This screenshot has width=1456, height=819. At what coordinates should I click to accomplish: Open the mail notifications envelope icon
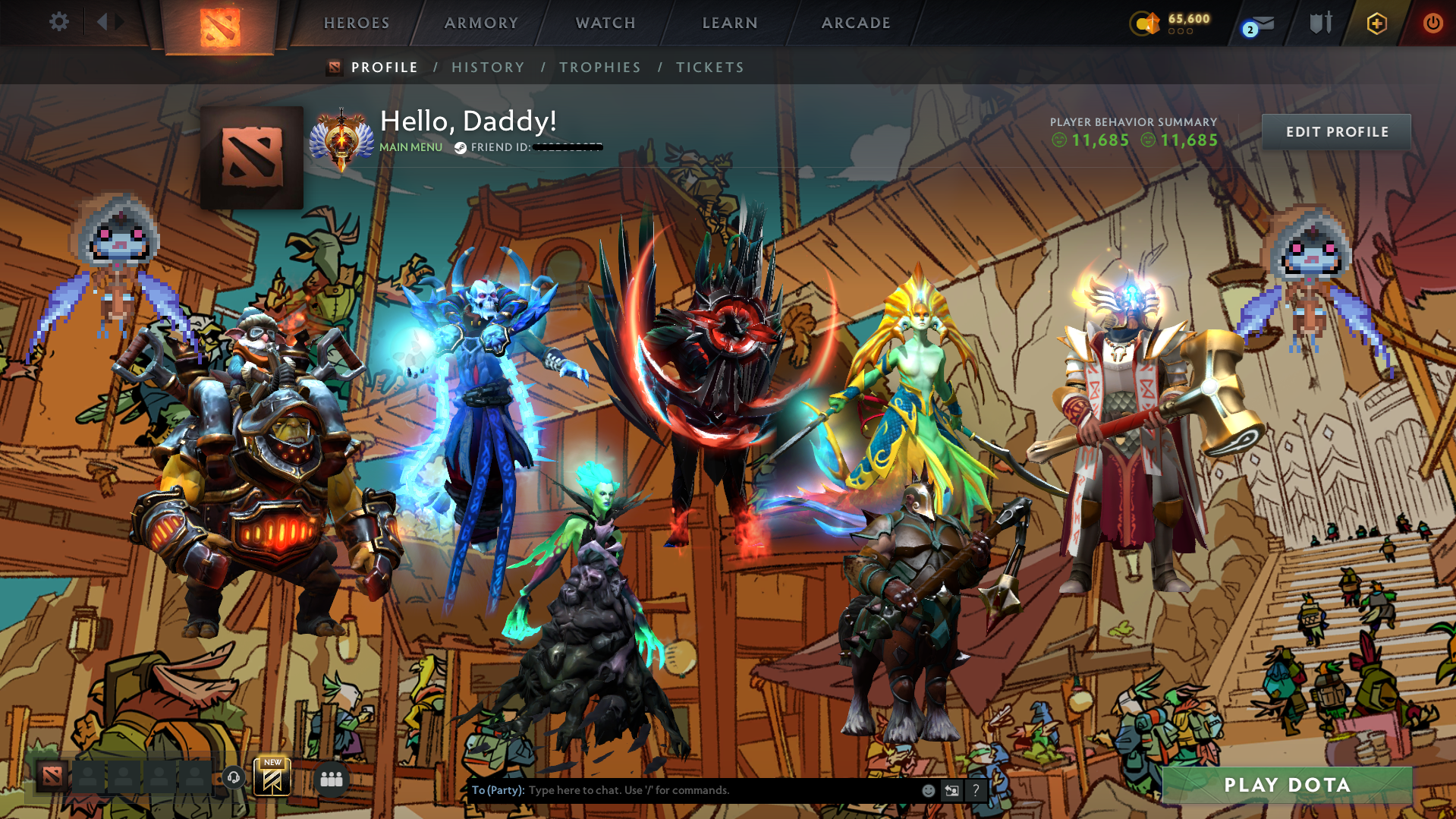pos(1255,24)
